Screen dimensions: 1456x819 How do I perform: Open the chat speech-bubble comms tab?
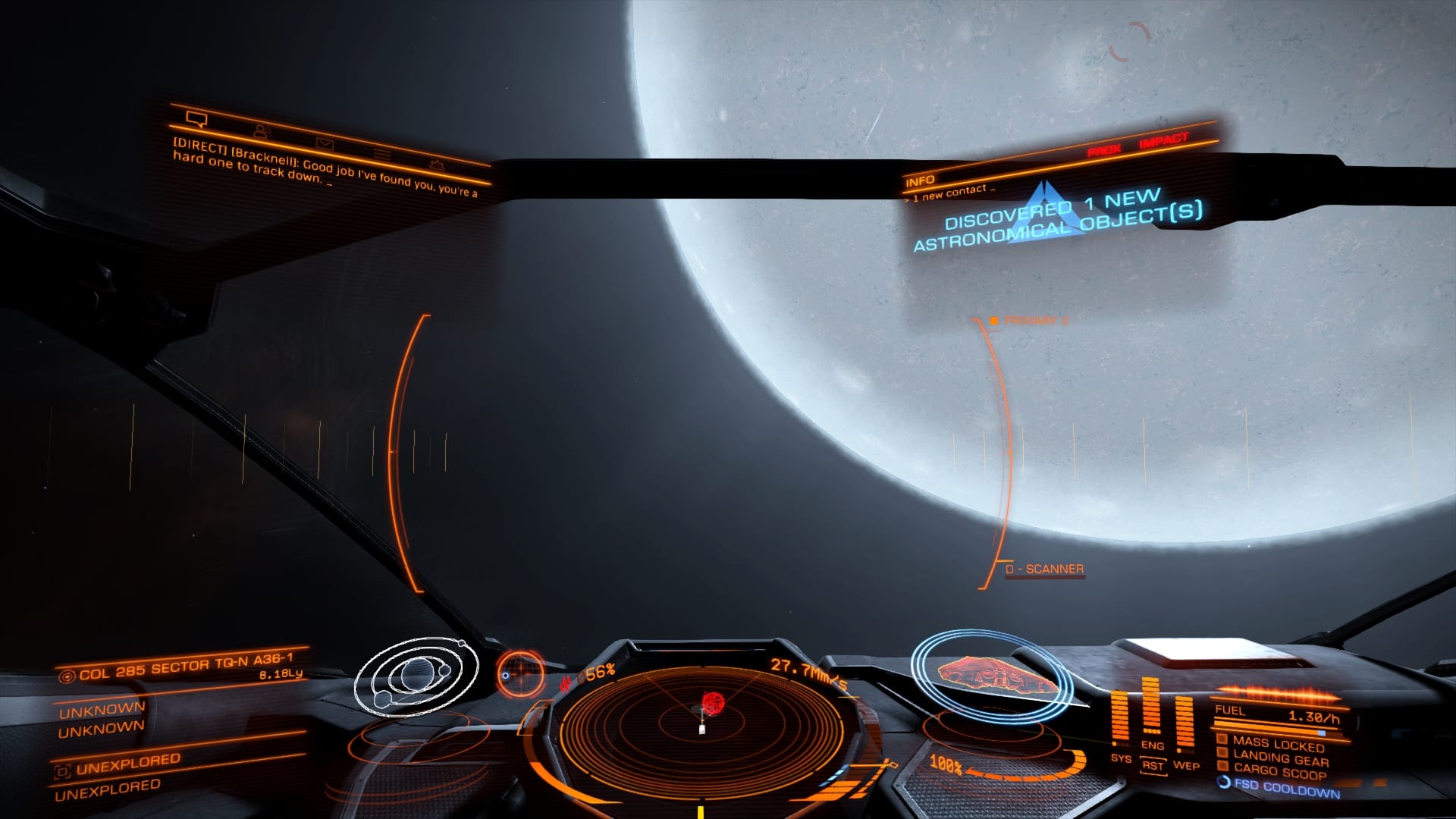coord(196,119)
